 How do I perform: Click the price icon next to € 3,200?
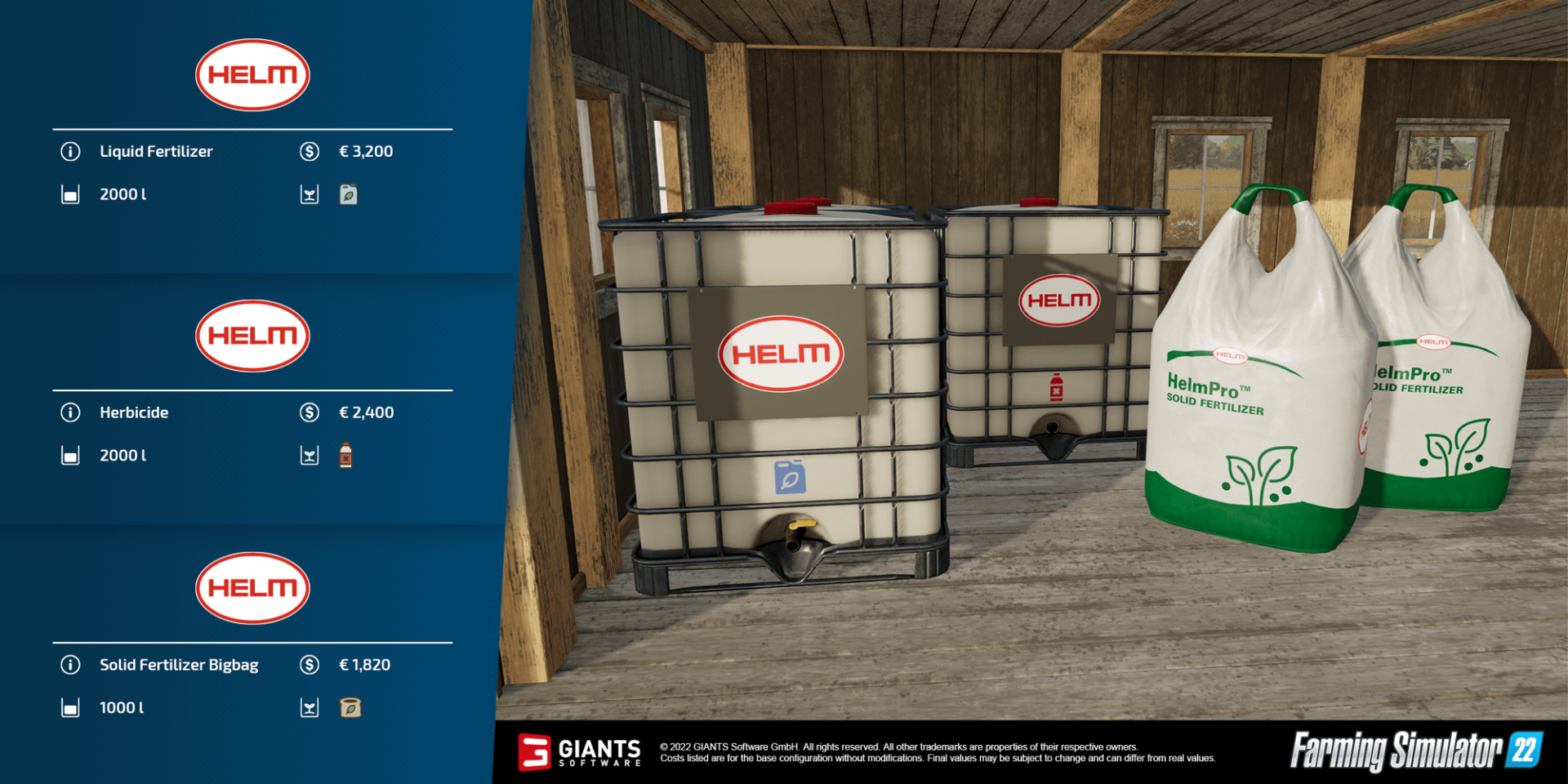point(310,152)
